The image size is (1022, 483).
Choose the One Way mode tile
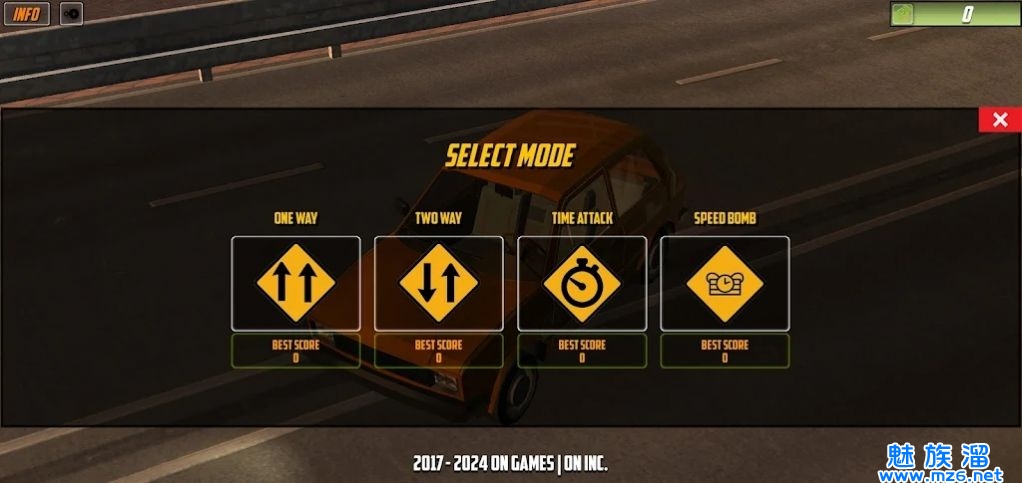pyautogui.click(x=295, y=283)
